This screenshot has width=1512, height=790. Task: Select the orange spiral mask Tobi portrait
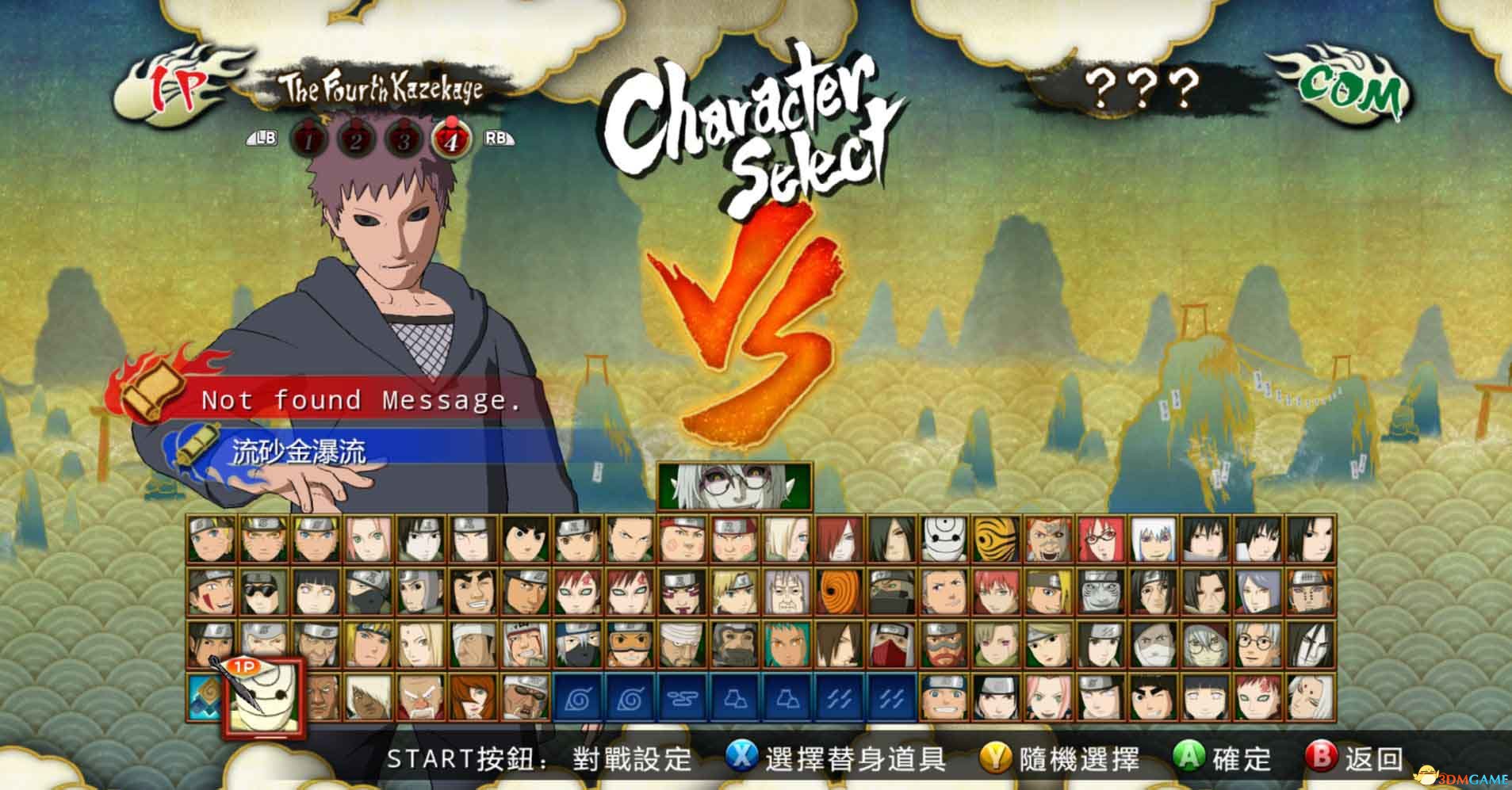pyautogui.click(x=839, y=591)
